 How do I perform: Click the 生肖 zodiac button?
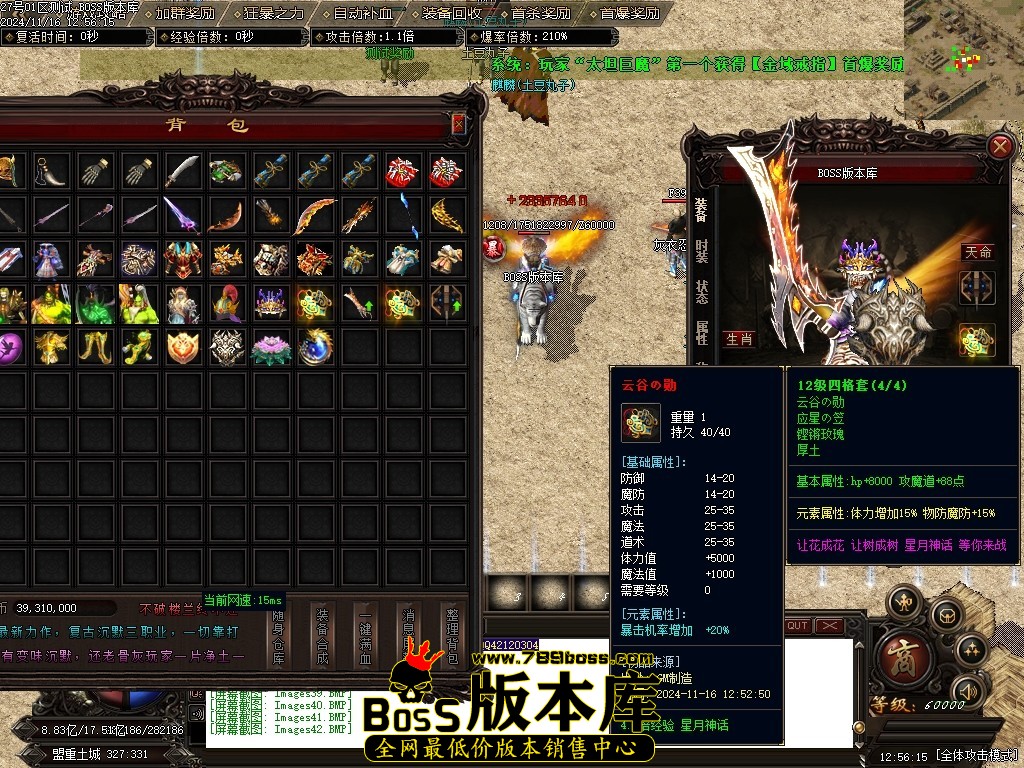click(738, 339)
